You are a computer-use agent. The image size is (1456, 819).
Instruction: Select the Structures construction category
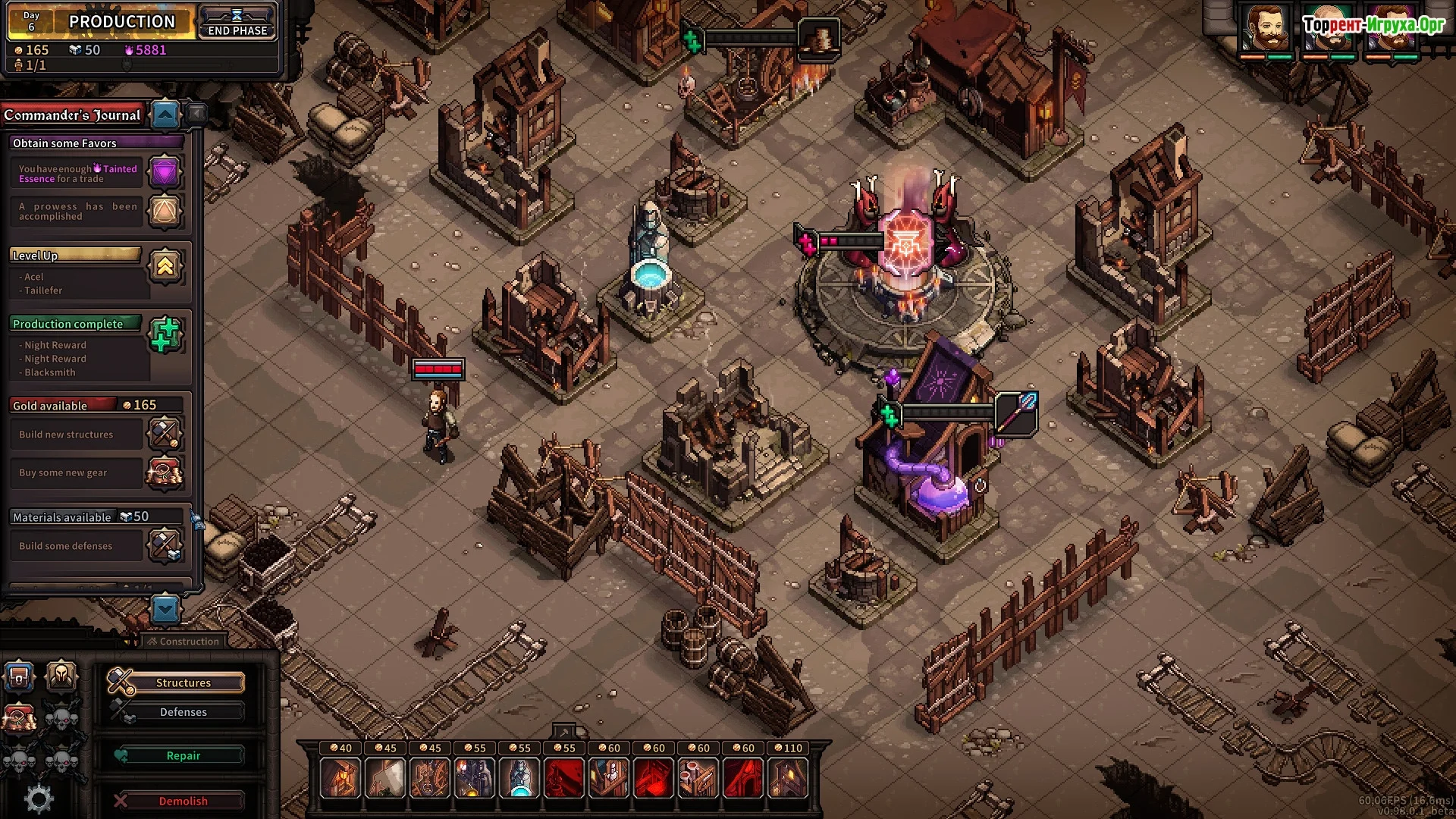tap(183, 682)
